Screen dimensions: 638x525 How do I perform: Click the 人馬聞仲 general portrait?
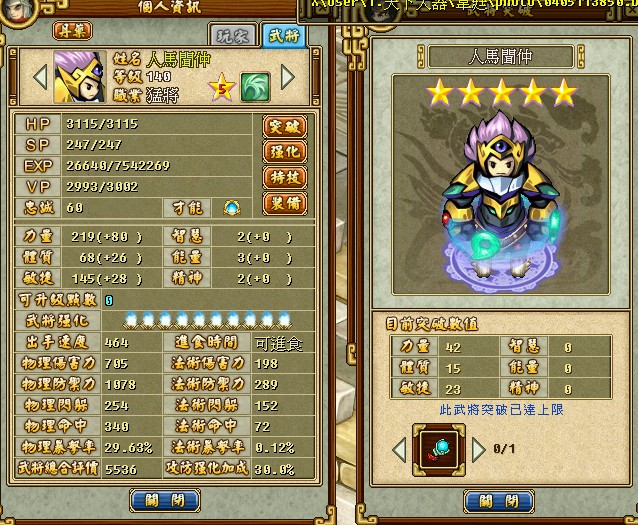point(79,76)
